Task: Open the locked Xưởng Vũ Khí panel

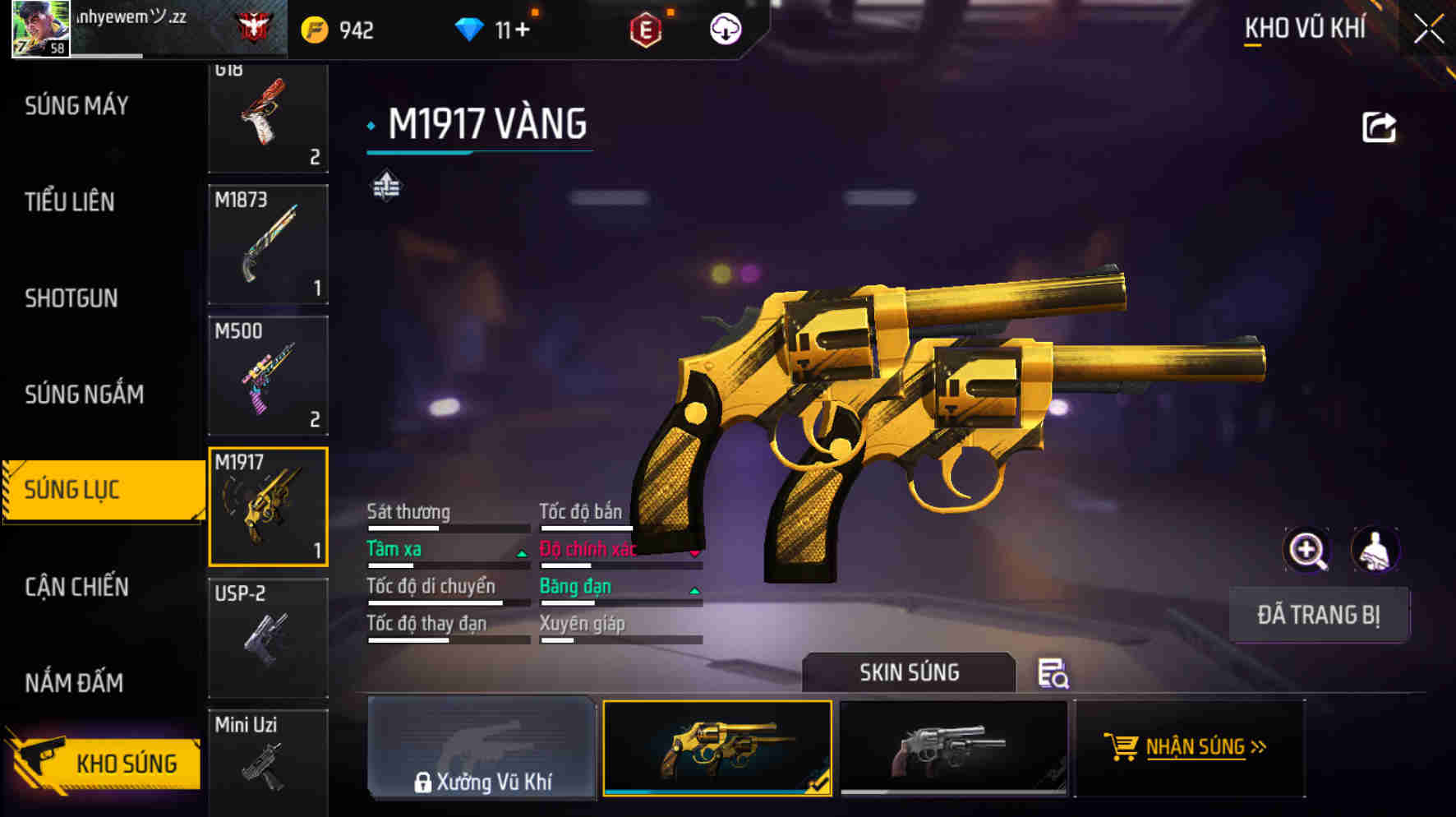Action: [481, 748]
